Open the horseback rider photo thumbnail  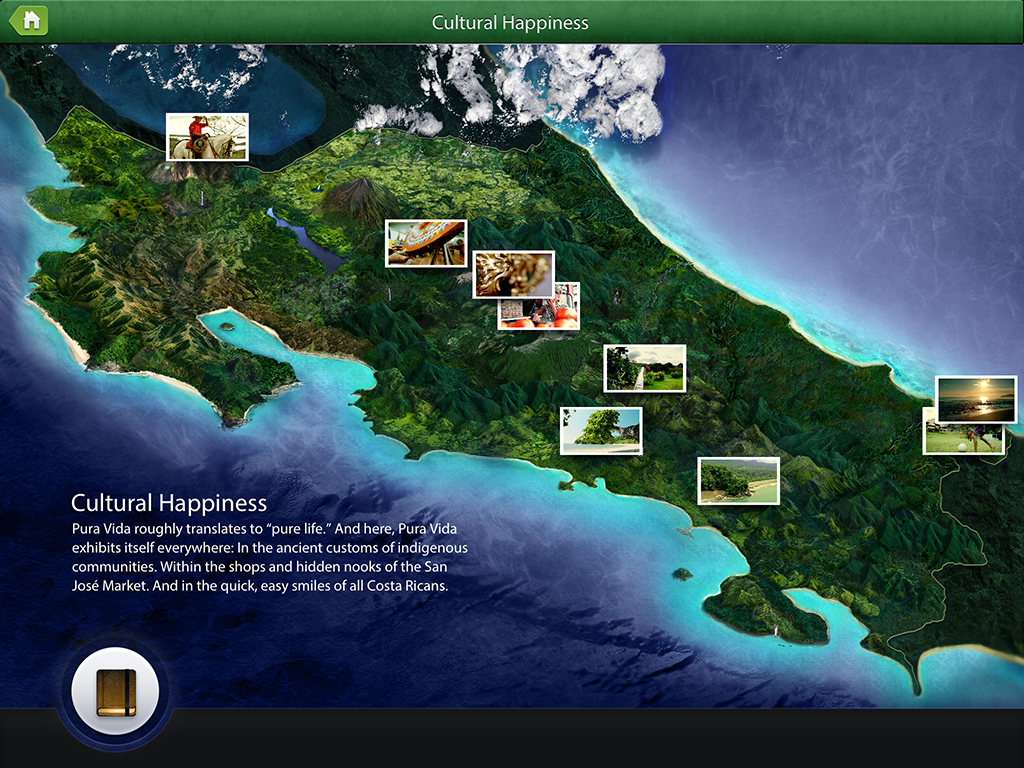pos(207,137)
